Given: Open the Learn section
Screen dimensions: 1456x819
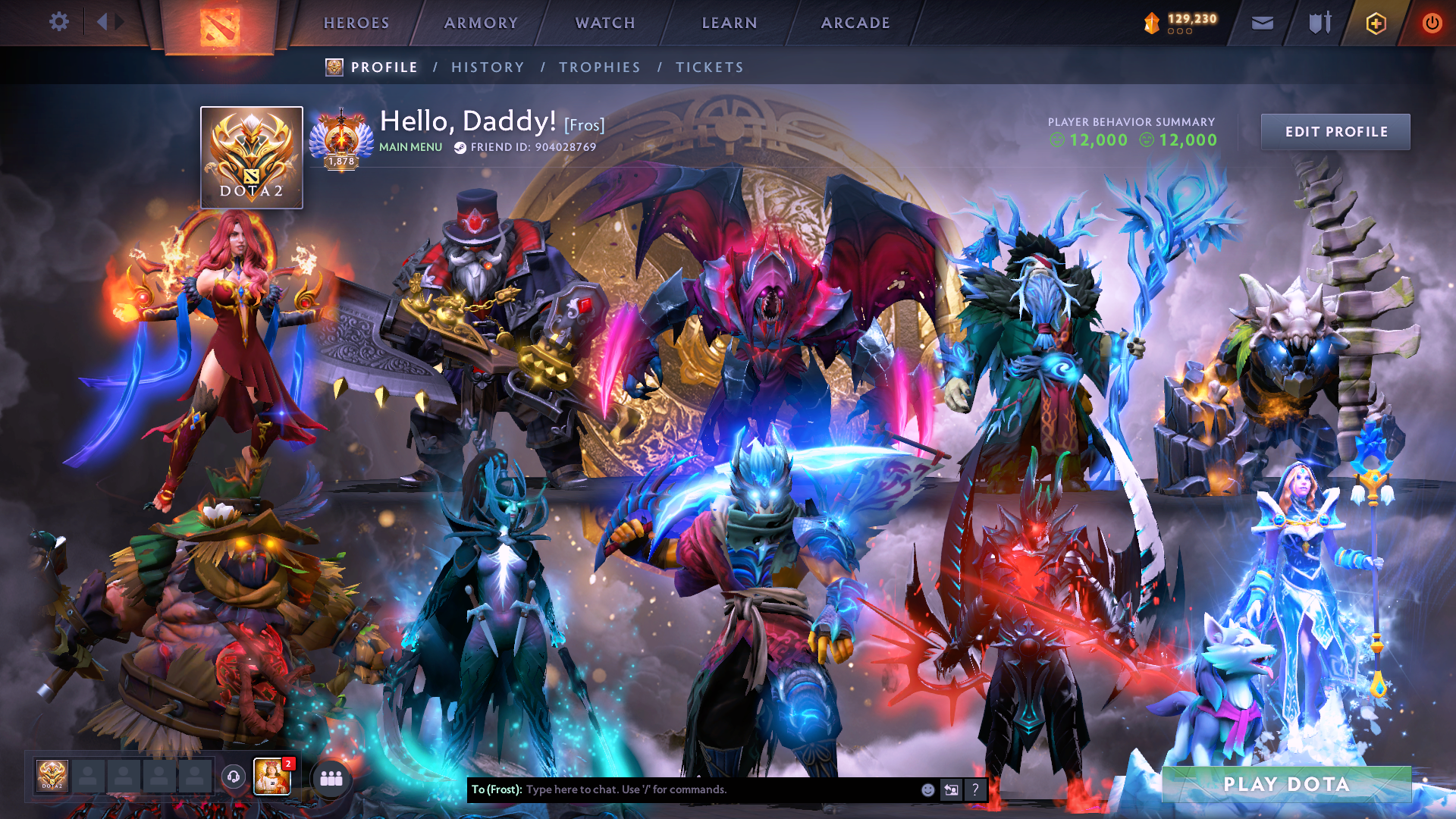Looking at the screenshot, I should (x=730, y=23).
